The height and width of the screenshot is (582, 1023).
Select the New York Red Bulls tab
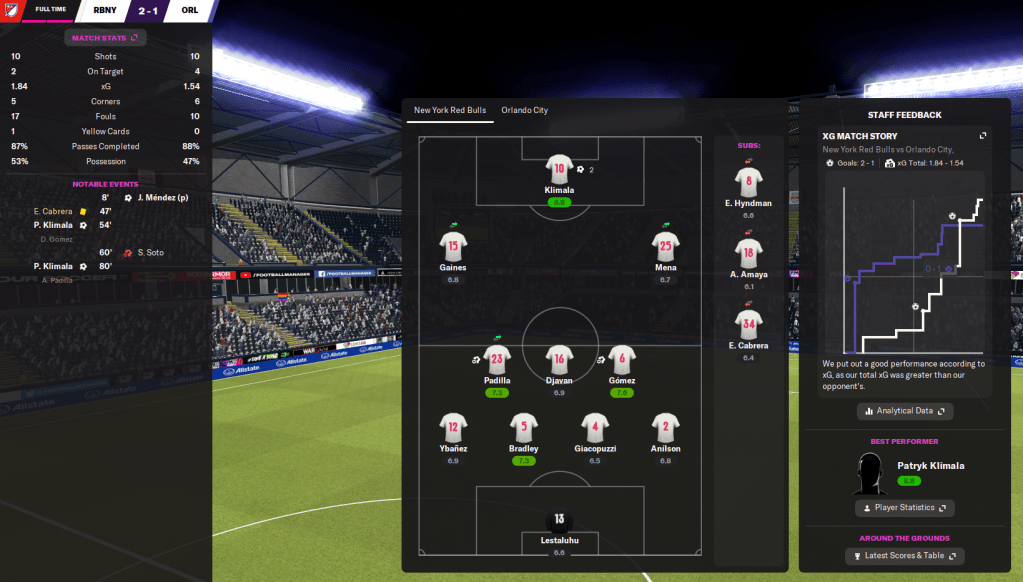click(449, 110)
